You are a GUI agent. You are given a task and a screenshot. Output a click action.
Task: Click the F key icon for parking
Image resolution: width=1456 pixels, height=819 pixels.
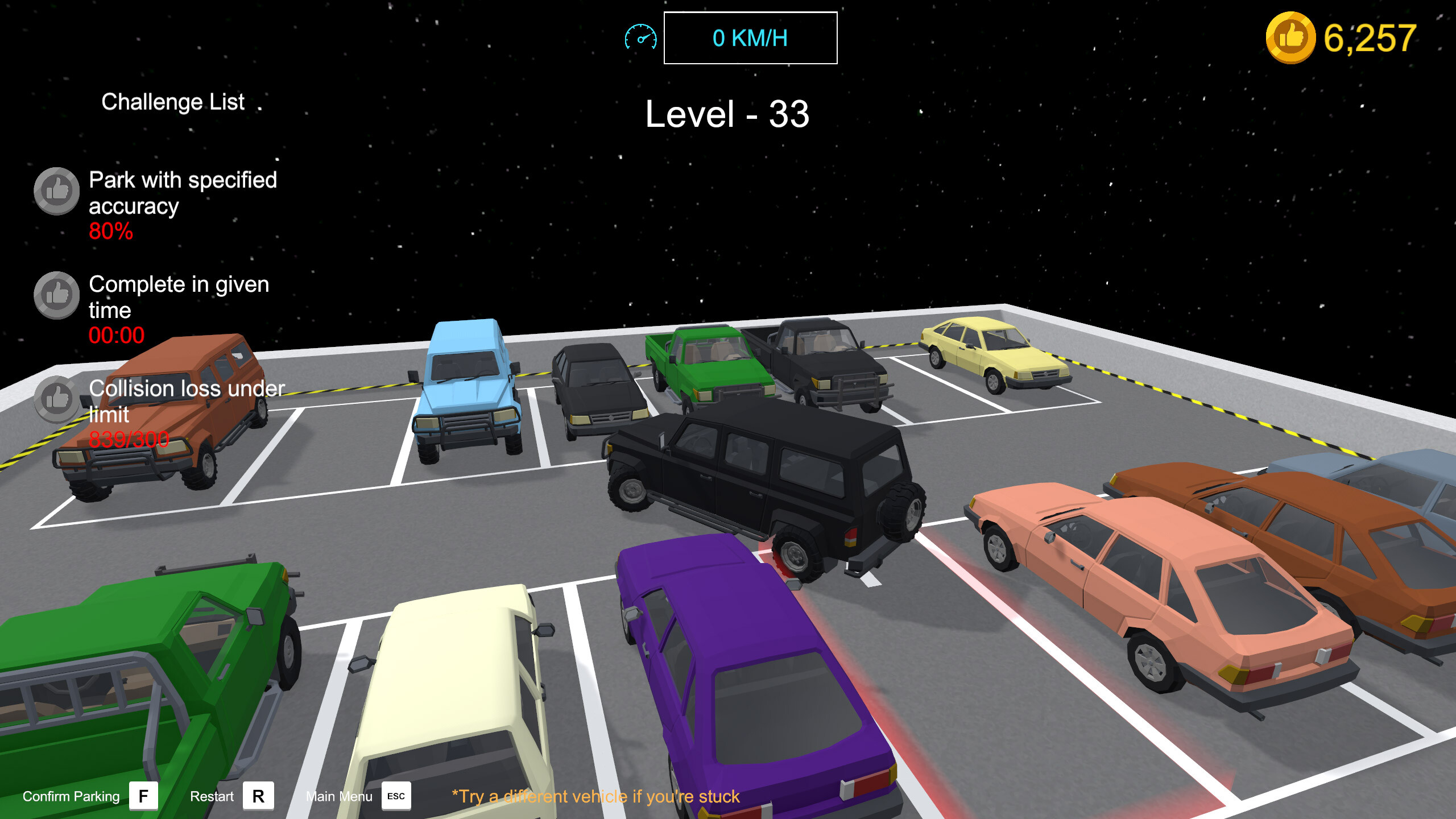[x=144, y=795]
